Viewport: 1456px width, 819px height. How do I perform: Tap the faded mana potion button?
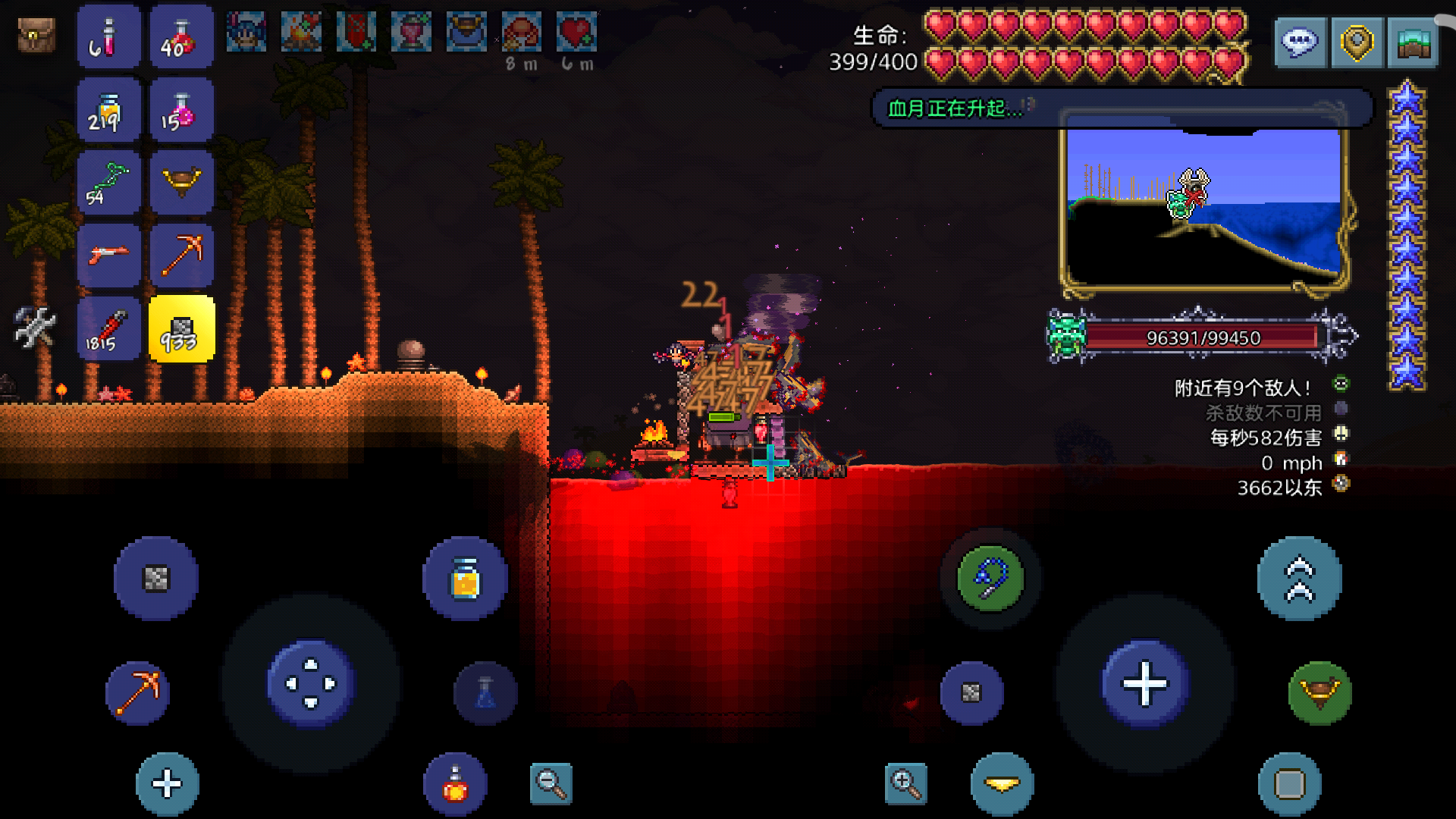click(485, 693)
